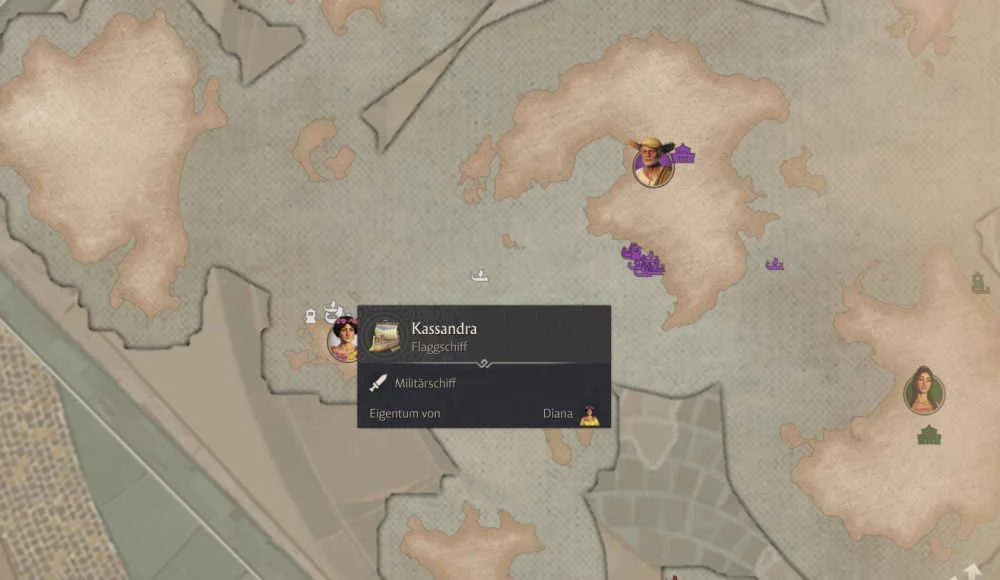The height and width of the screenshot is (580, 1000).
Task: Select the straw-hat old man portrait marker
Action: (653, 164)
